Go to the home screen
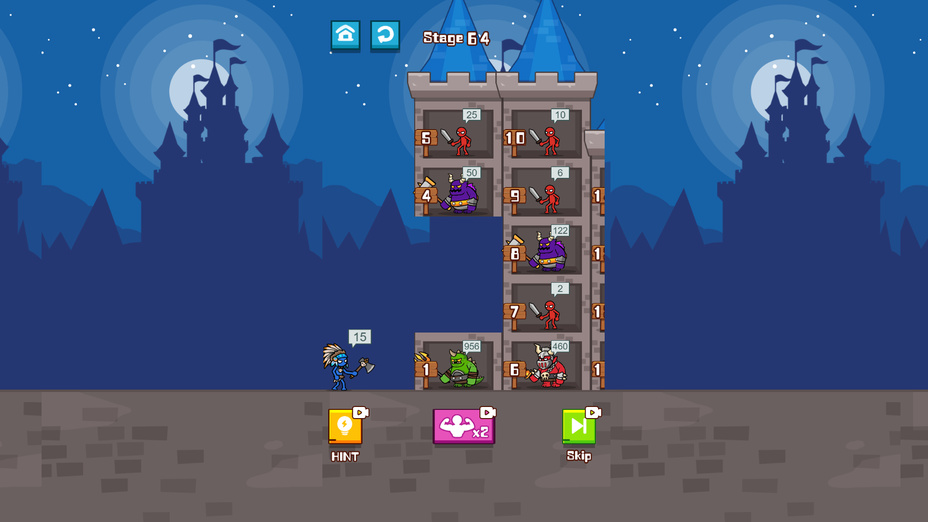This screenshot has height=522, width=928. click(345, 35)
